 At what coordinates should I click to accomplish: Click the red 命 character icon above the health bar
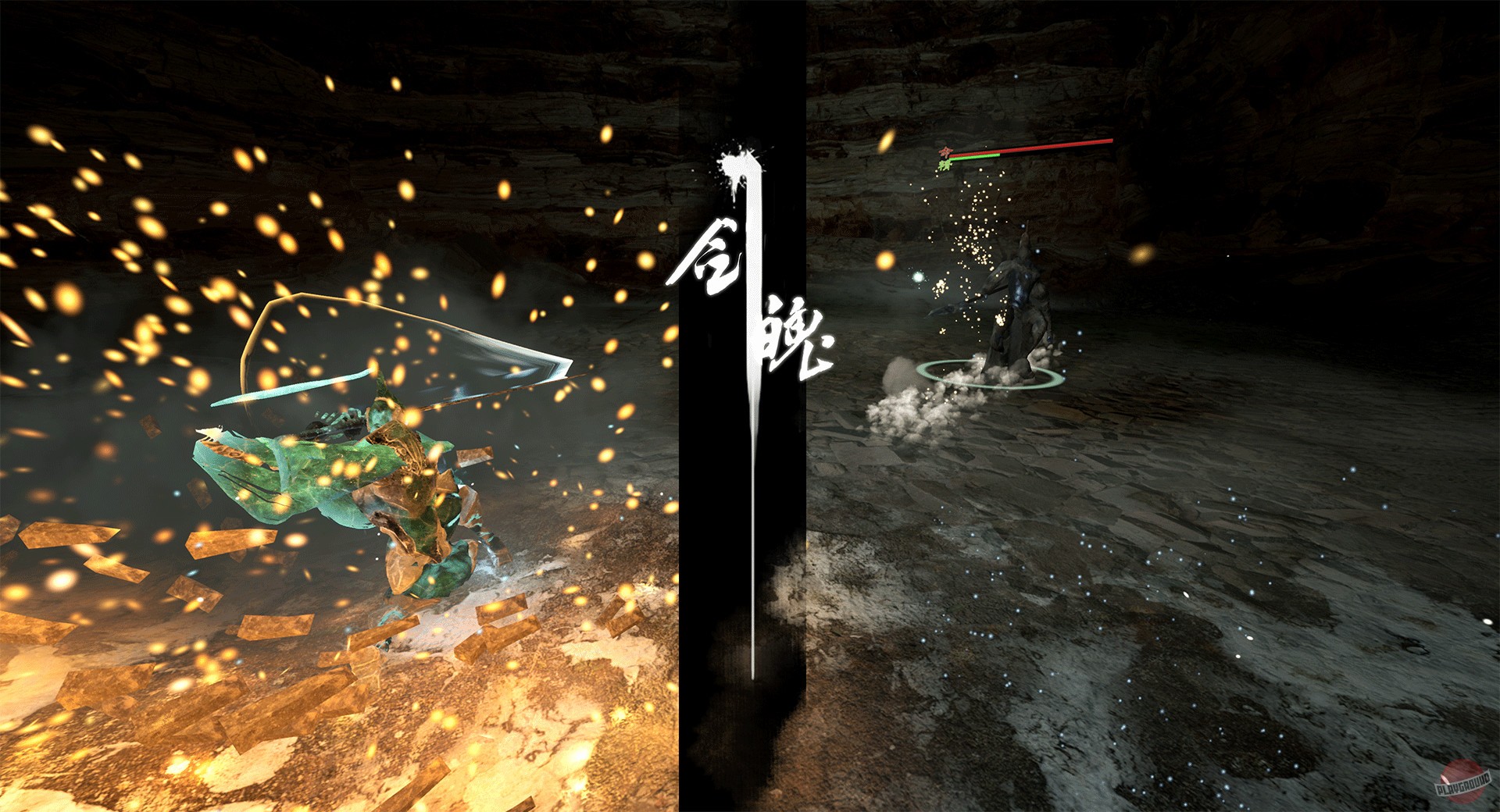[x=945, y=151]
